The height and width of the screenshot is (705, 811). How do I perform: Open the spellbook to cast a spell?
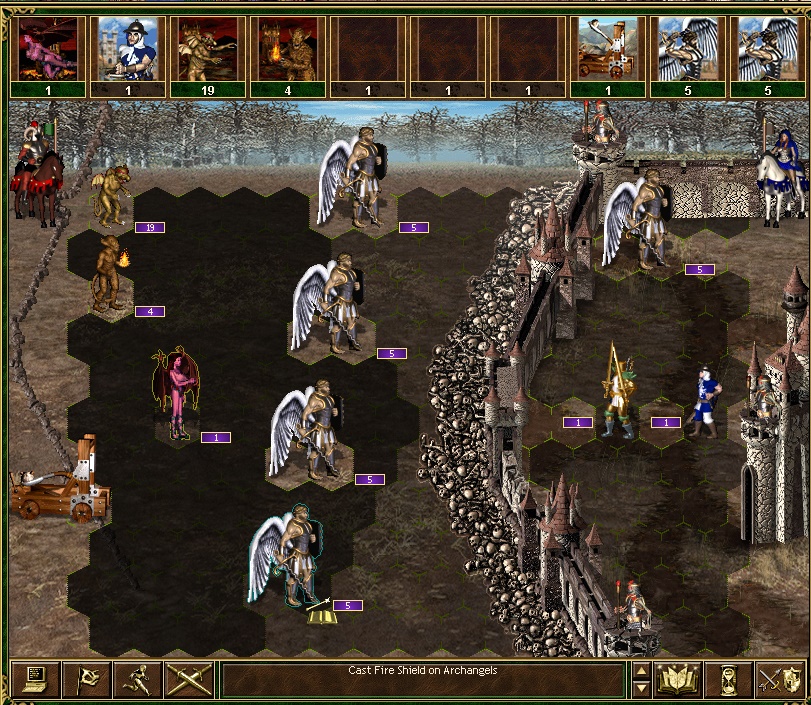(676, 680)
